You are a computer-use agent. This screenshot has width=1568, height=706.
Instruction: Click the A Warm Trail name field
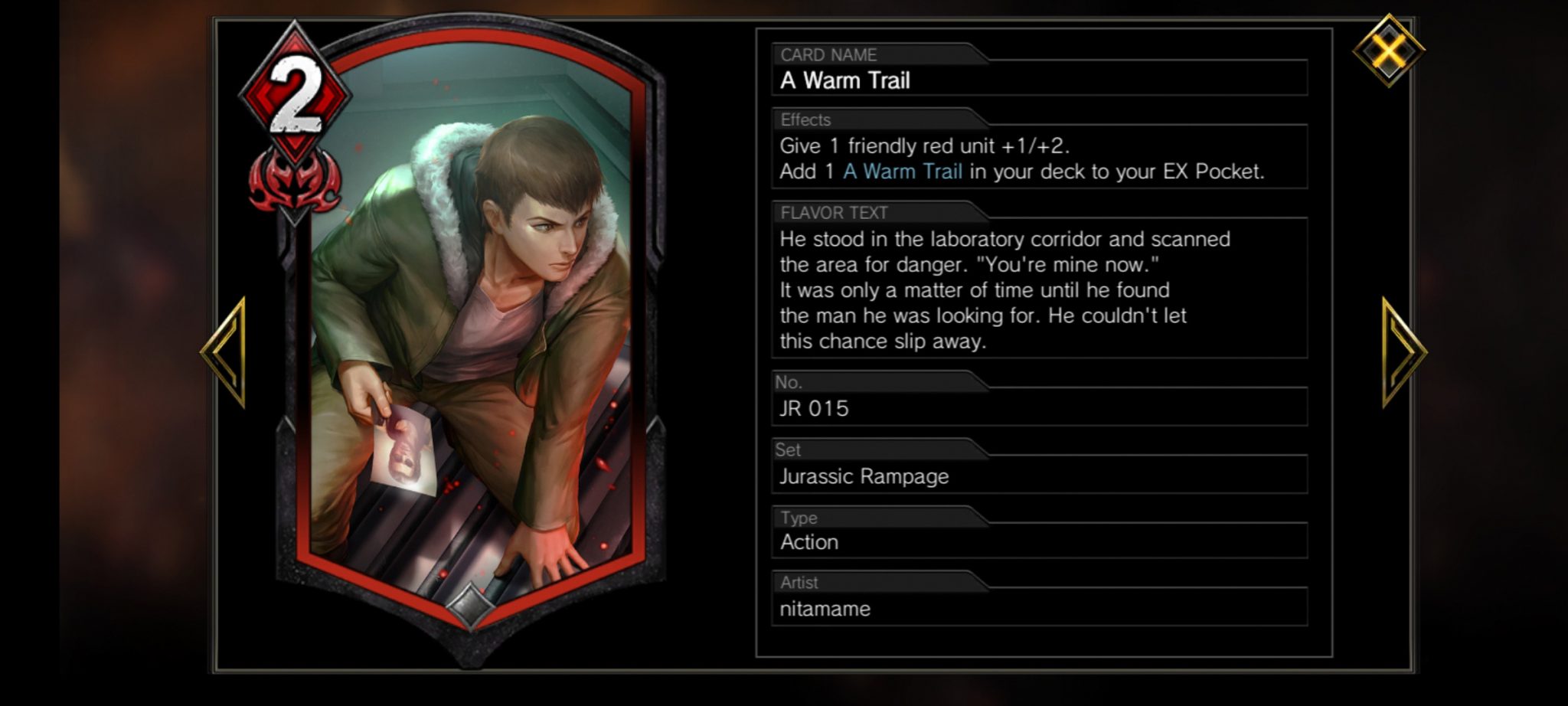pyautogui.click(x=846, y=80)
